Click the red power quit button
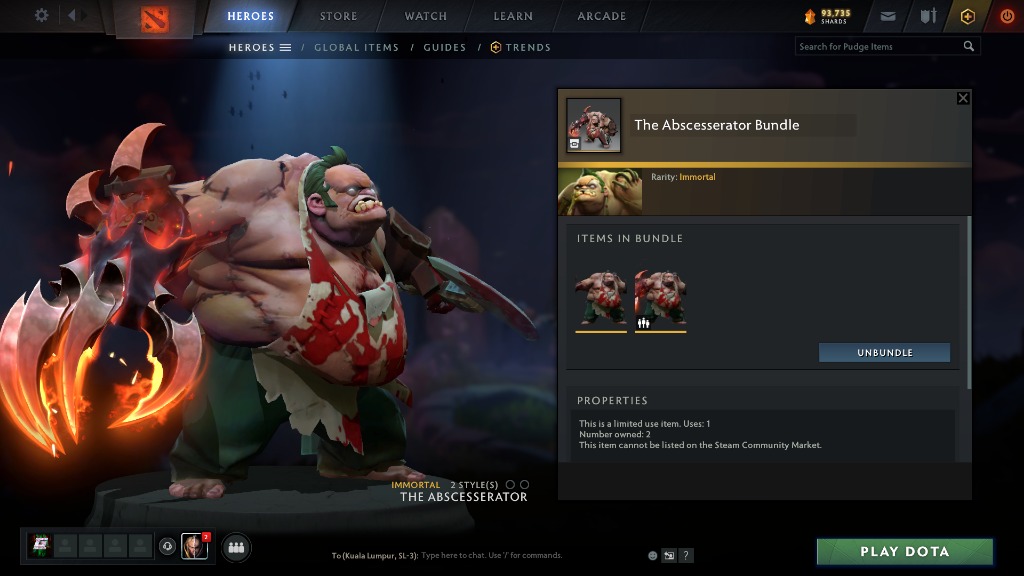Viewport: 1024px width, 576px height. pos(1006,16)
